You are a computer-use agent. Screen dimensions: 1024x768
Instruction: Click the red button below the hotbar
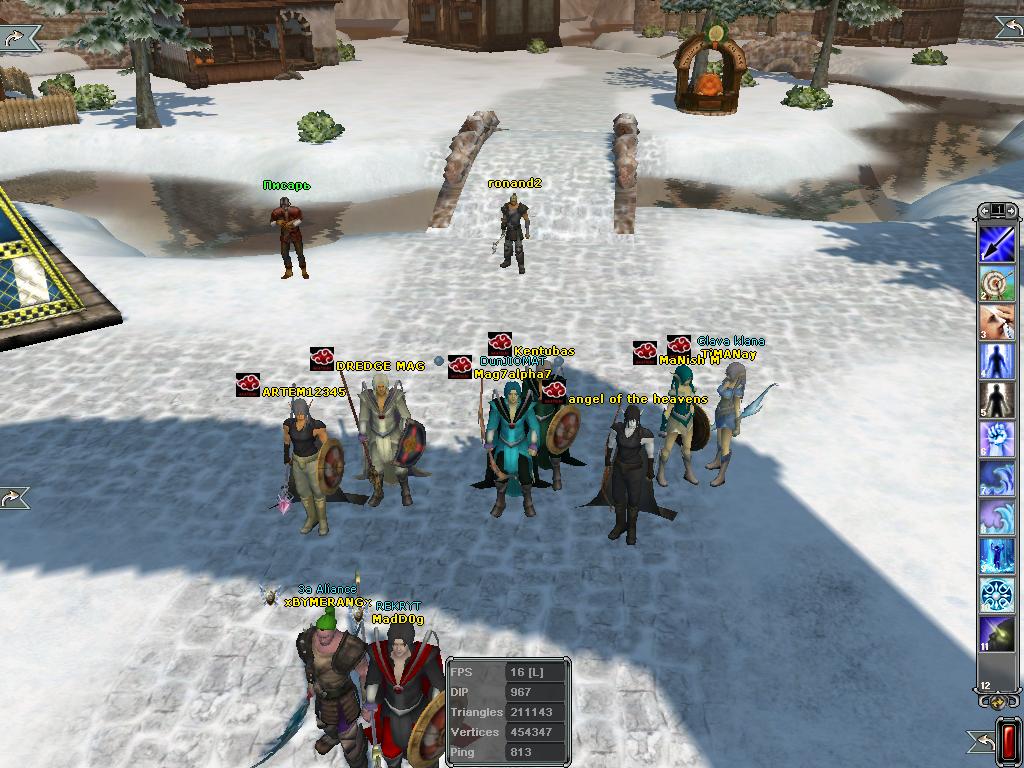point(1008,741)
